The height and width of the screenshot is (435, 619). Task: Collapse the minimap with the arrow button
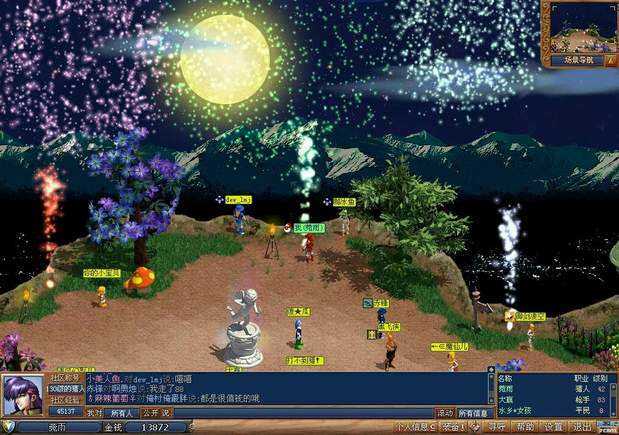tap(610, 61)
